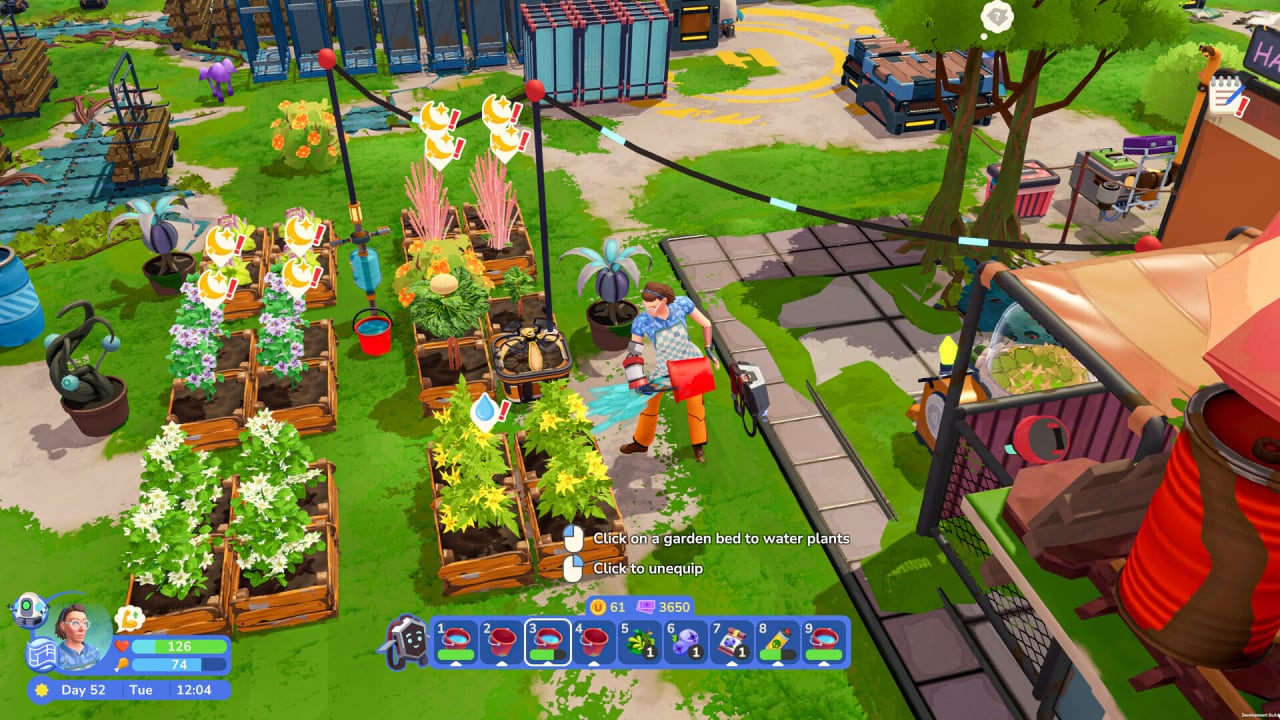Inspect the flexing arm buff bubble

[129, 619]
